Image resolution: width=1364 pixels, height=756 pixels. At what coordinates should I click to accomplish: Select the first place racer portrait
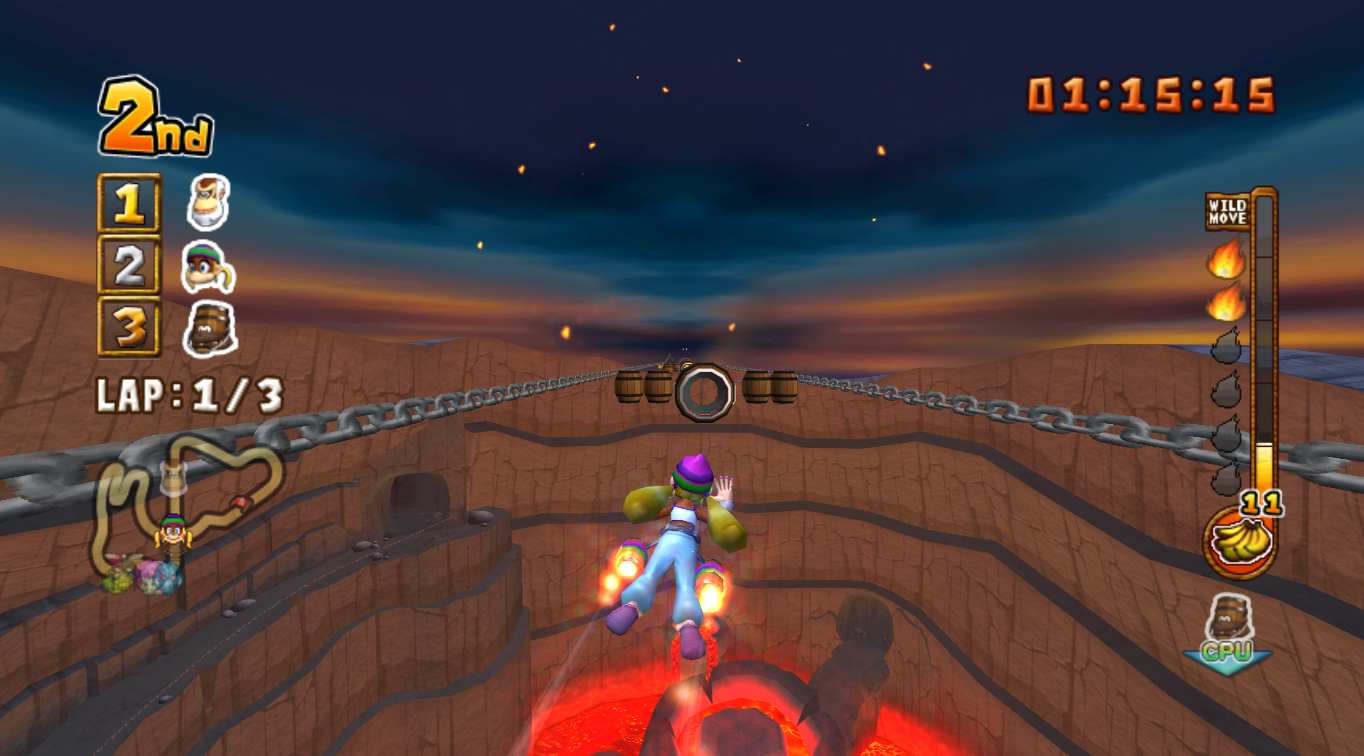pyautogui.click(x=209, y=203)
